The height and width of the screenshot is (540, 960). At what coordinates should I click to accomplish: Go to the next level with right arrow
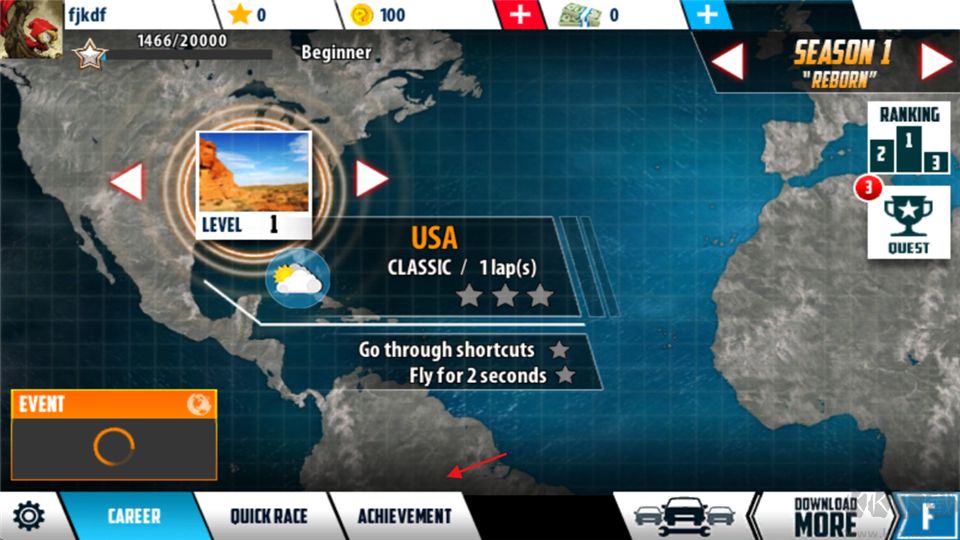[x=371, y=179]
